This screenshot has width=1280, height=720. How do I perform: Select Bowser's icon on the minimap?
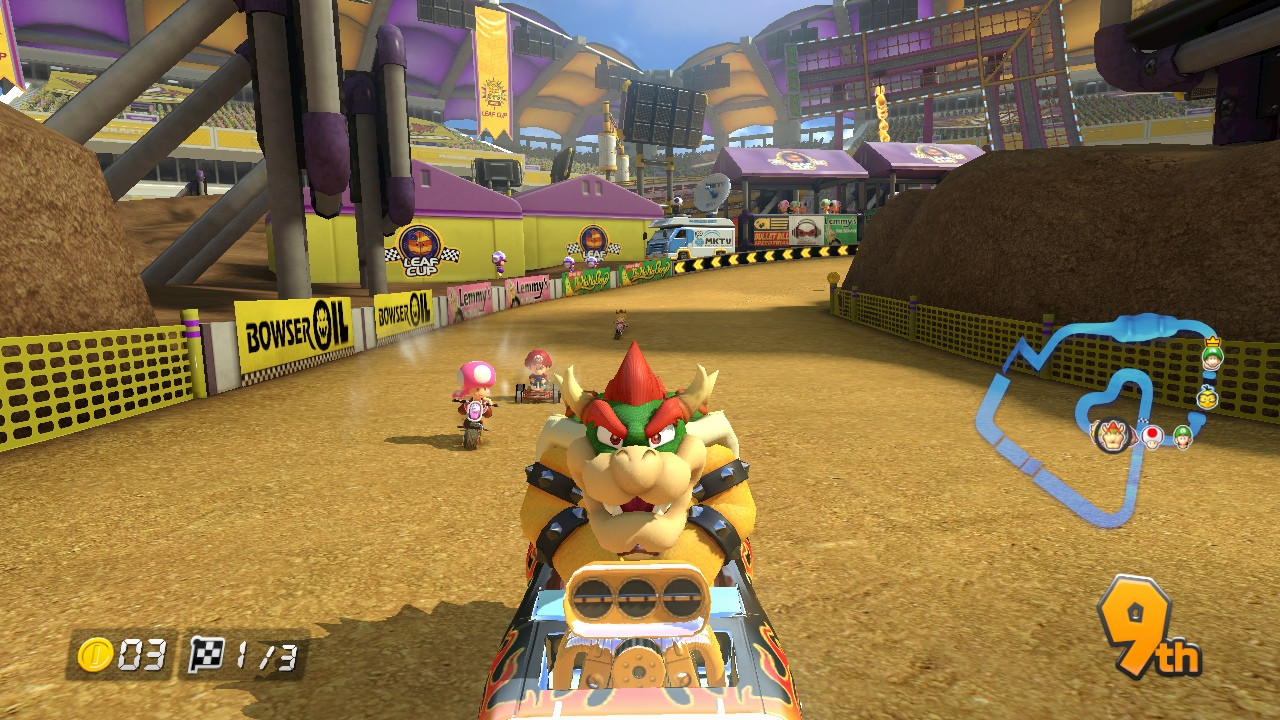coord(1112,437)
